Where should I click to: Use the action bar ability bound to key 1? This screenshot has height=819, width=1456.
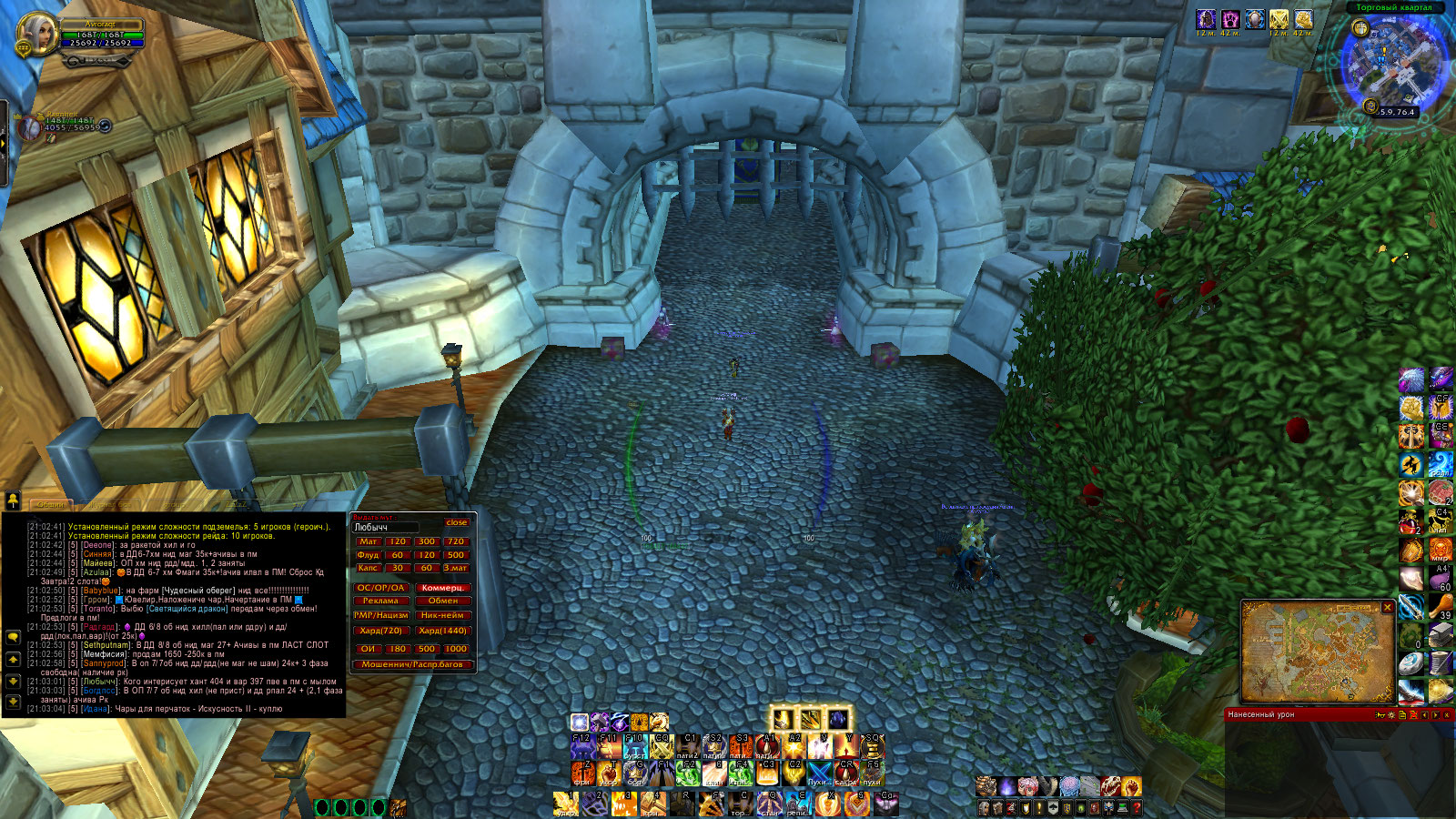(566, 803)
